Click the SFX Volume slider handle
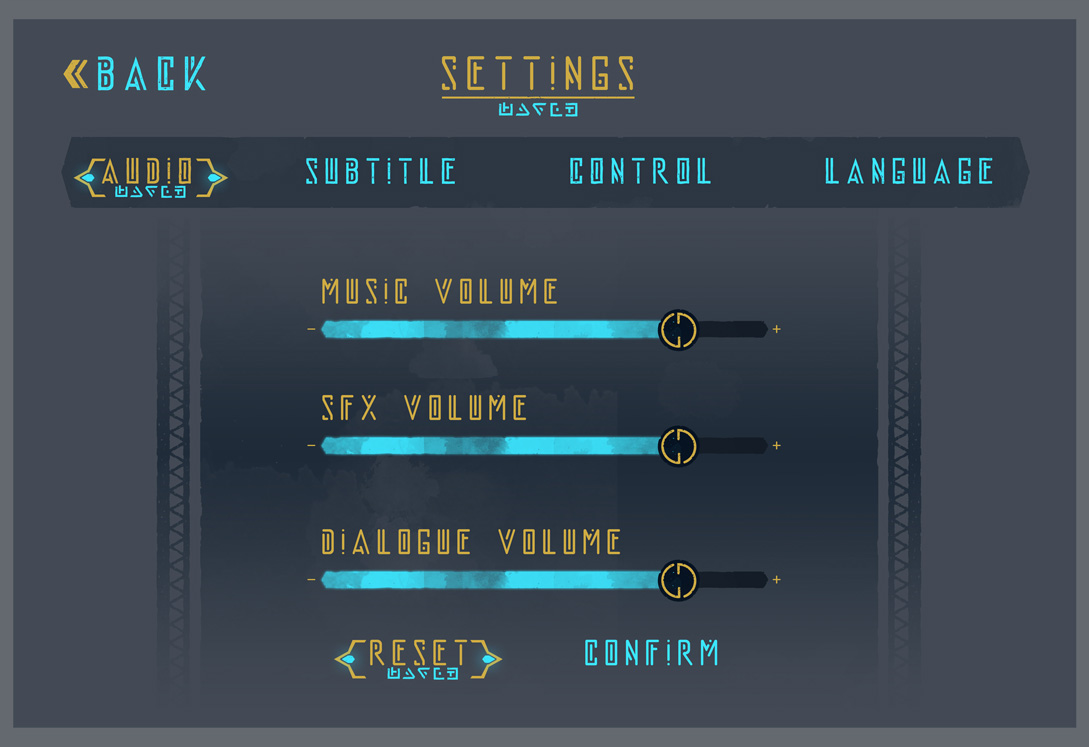Image resolution: width=1089 pixels, height=747 pixels. pos(678,445)
